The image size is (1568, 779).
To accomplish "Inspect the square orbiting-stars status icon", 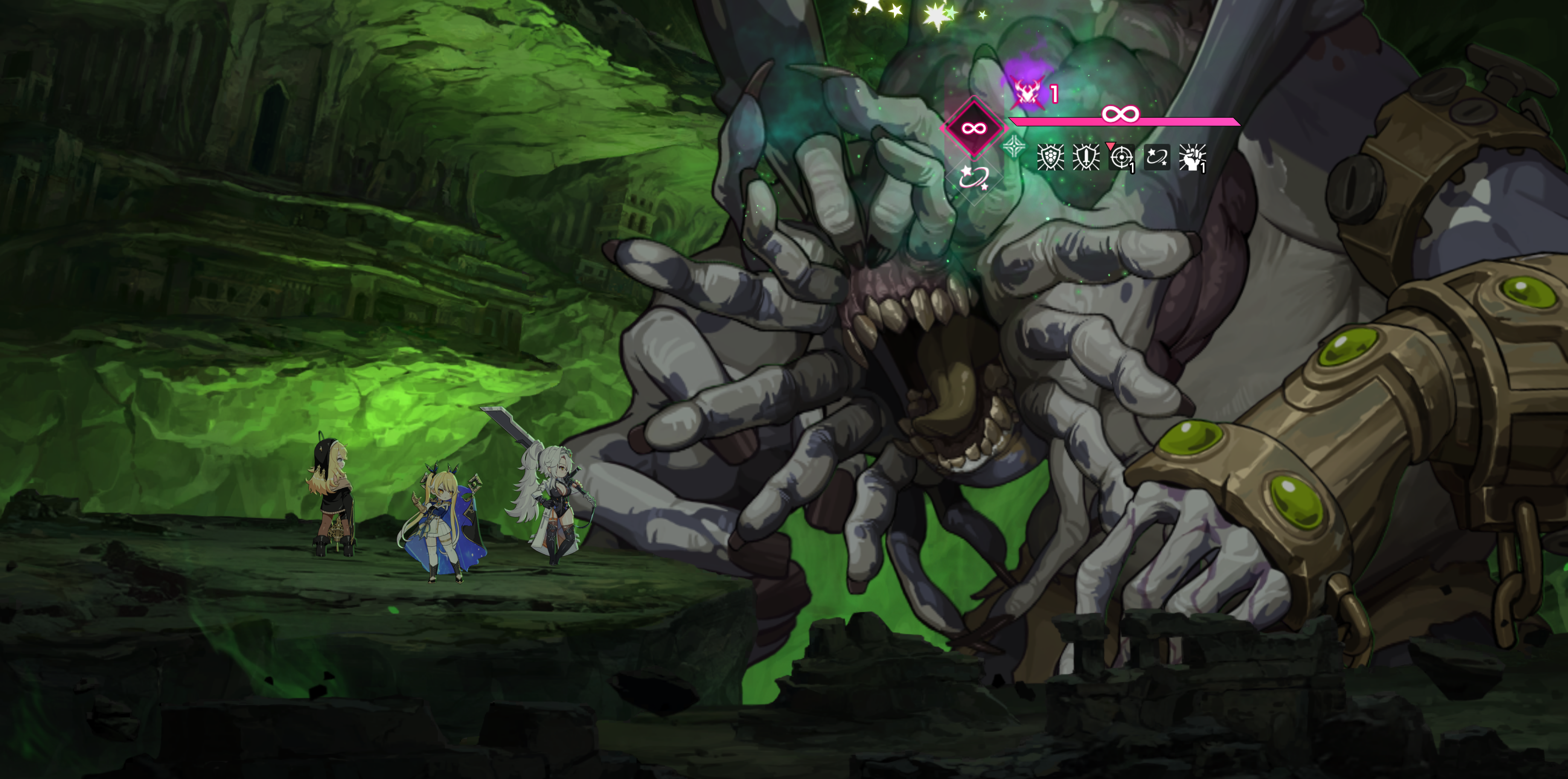I will point(1157,157).
